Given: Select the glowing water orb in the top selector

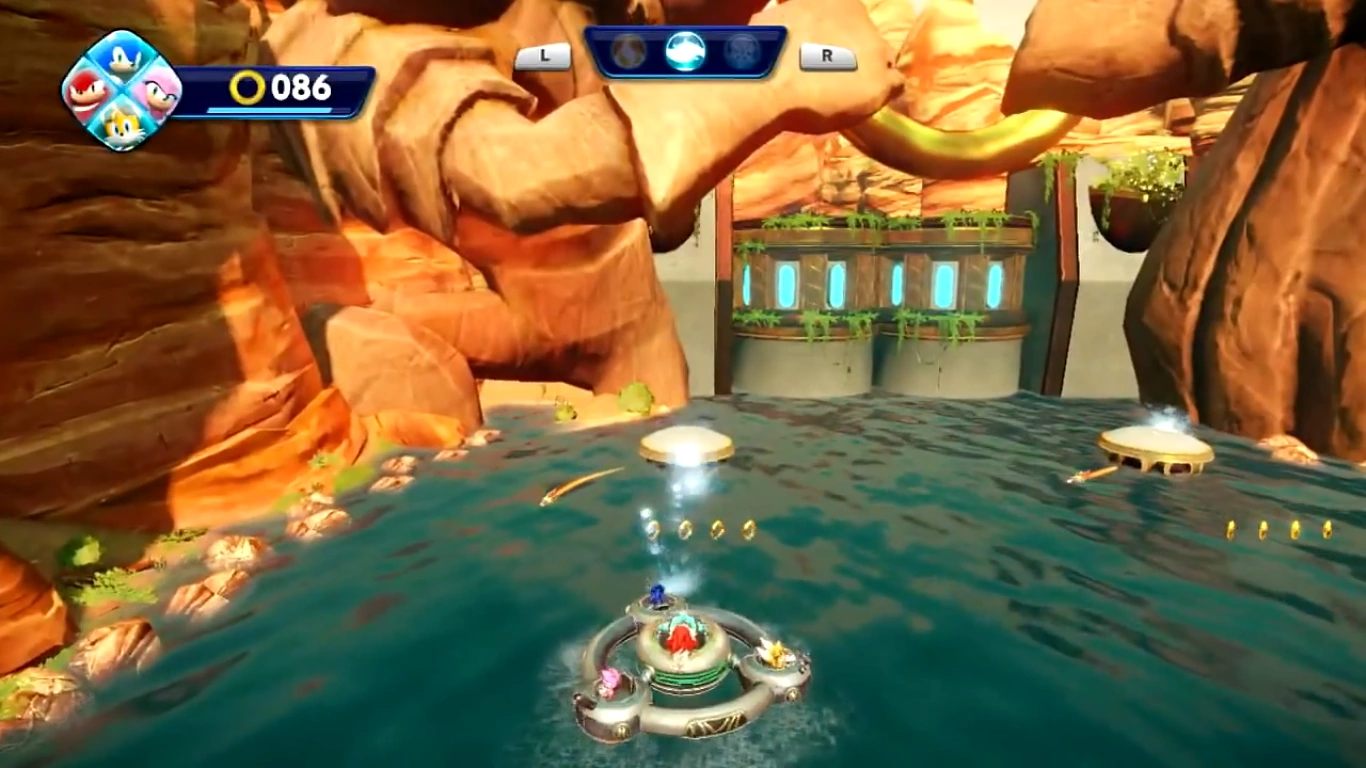Looking at the screenshot, I should pos(686,52).
